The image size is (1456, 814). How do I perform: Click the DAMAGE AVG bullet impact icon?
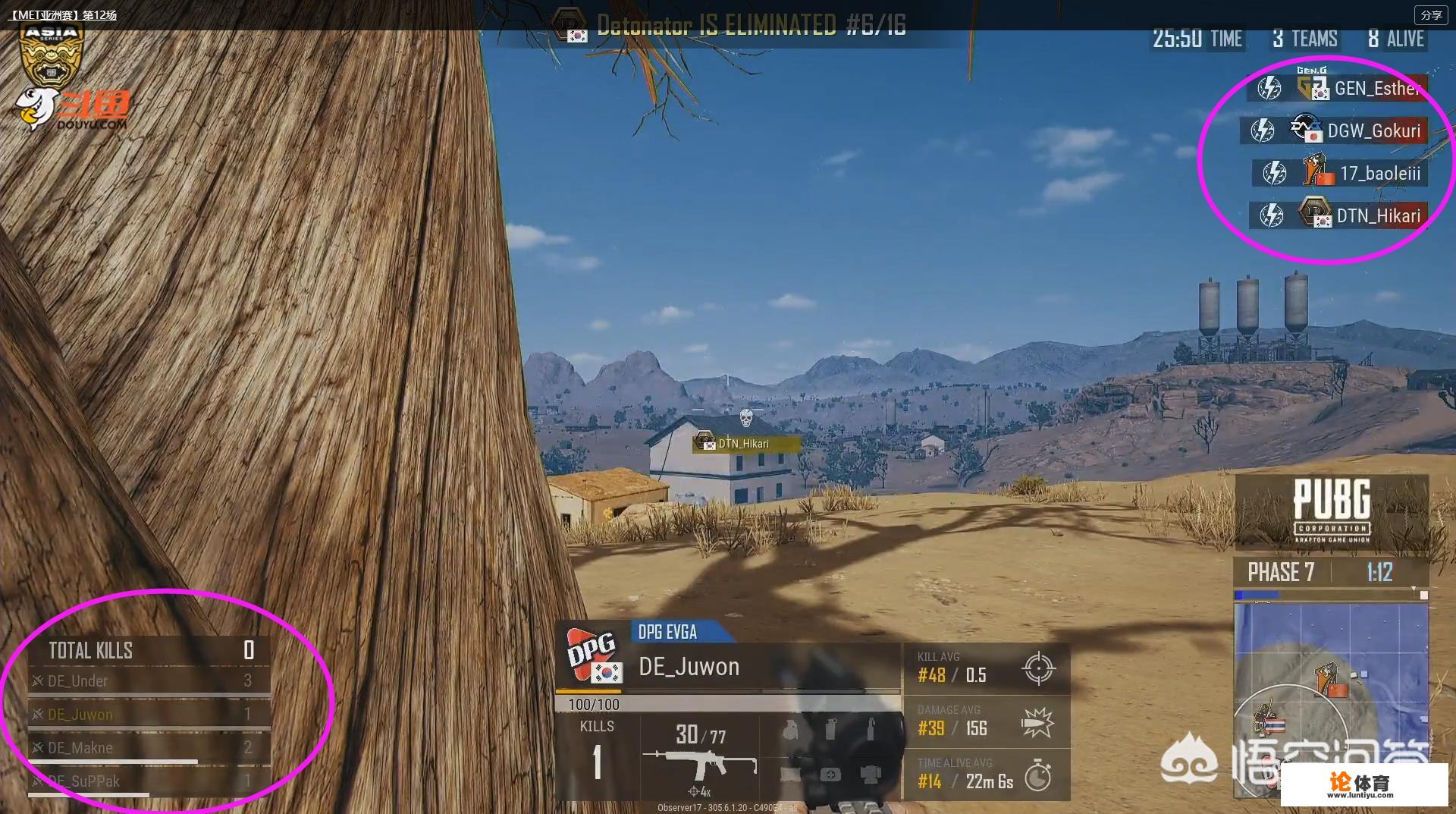tap(1038, 722)
